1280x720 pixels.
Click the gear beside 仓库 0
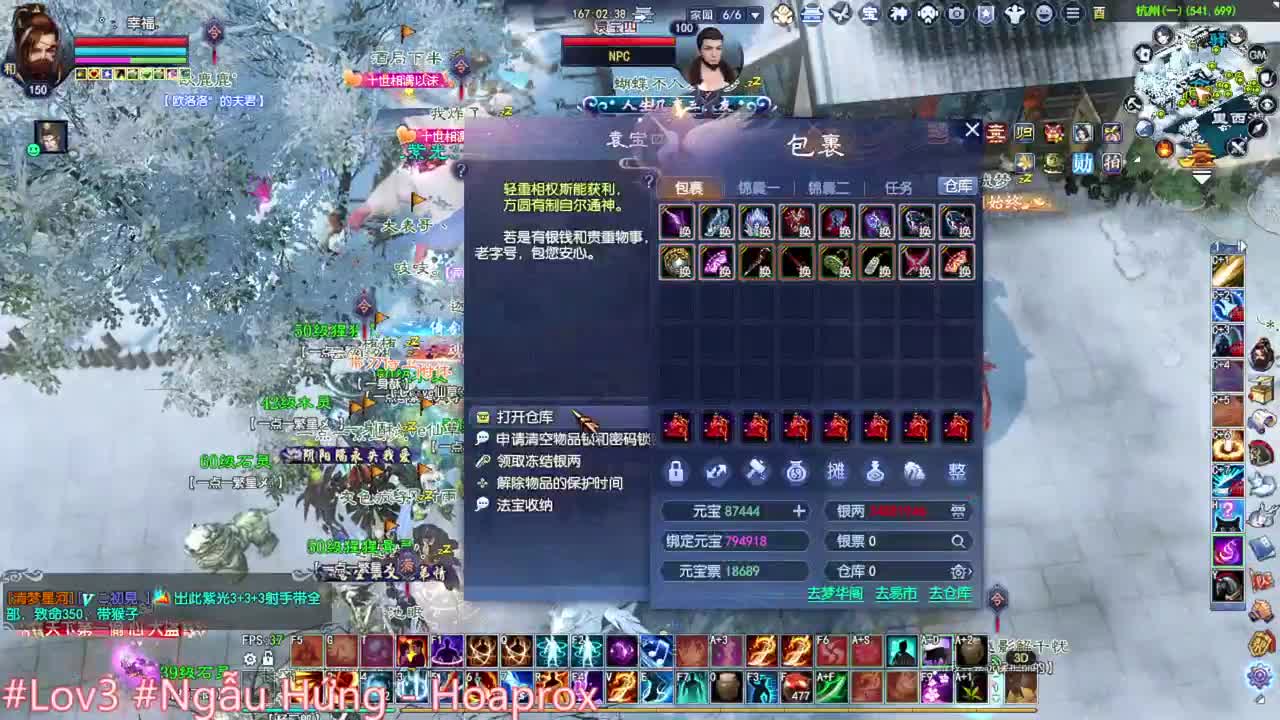(x=957, y=571)
